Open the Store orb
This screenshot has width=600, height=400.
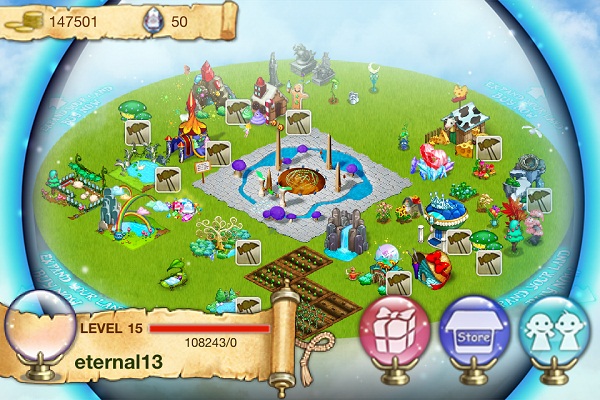[473, 331]
